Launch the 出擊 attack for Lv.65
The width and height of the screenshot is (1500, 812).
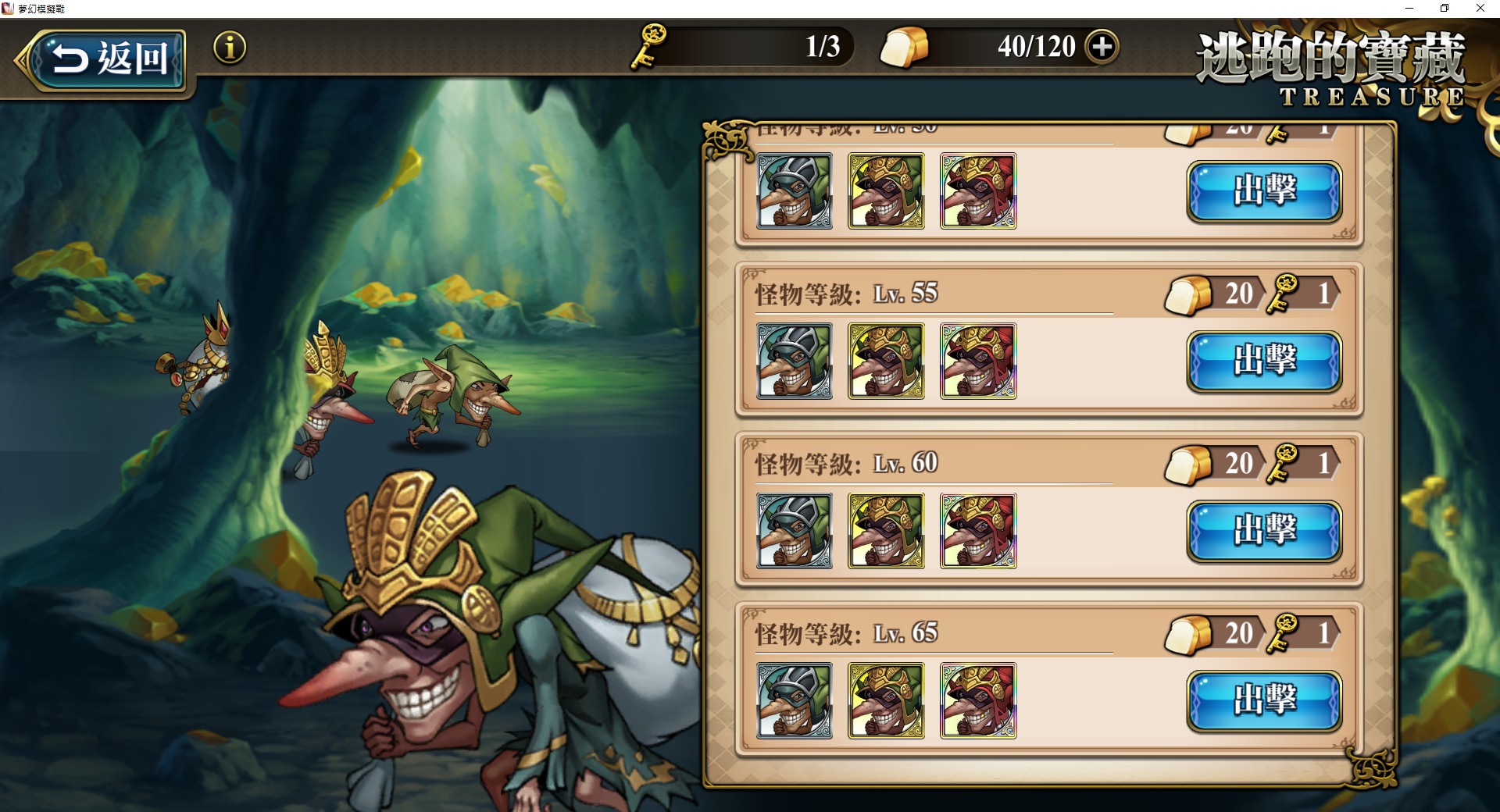(x=1265, y=701)
